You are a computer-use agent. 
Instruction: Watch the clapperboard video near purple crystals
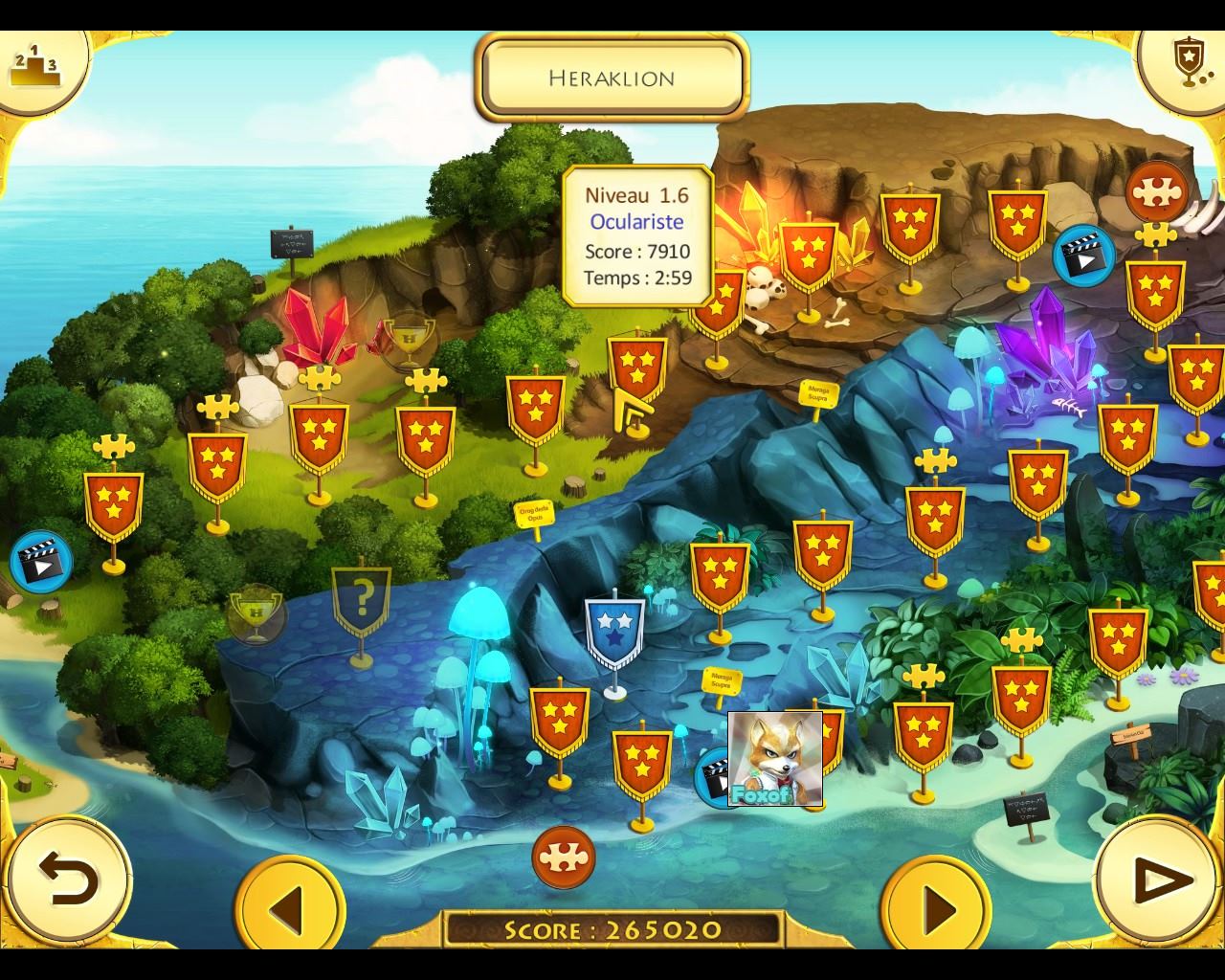1083,256
